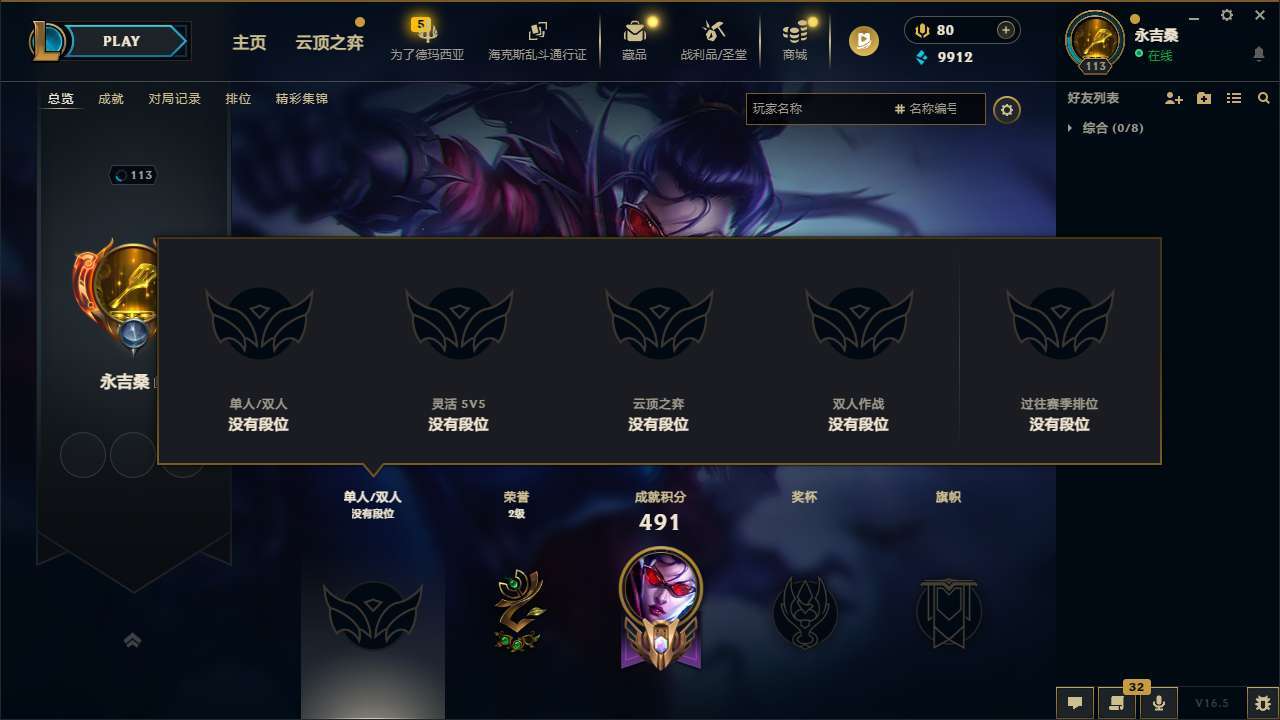Collapse the banner with the chevron arrow
1280x720 pixels.
click(x=133, y=640)
